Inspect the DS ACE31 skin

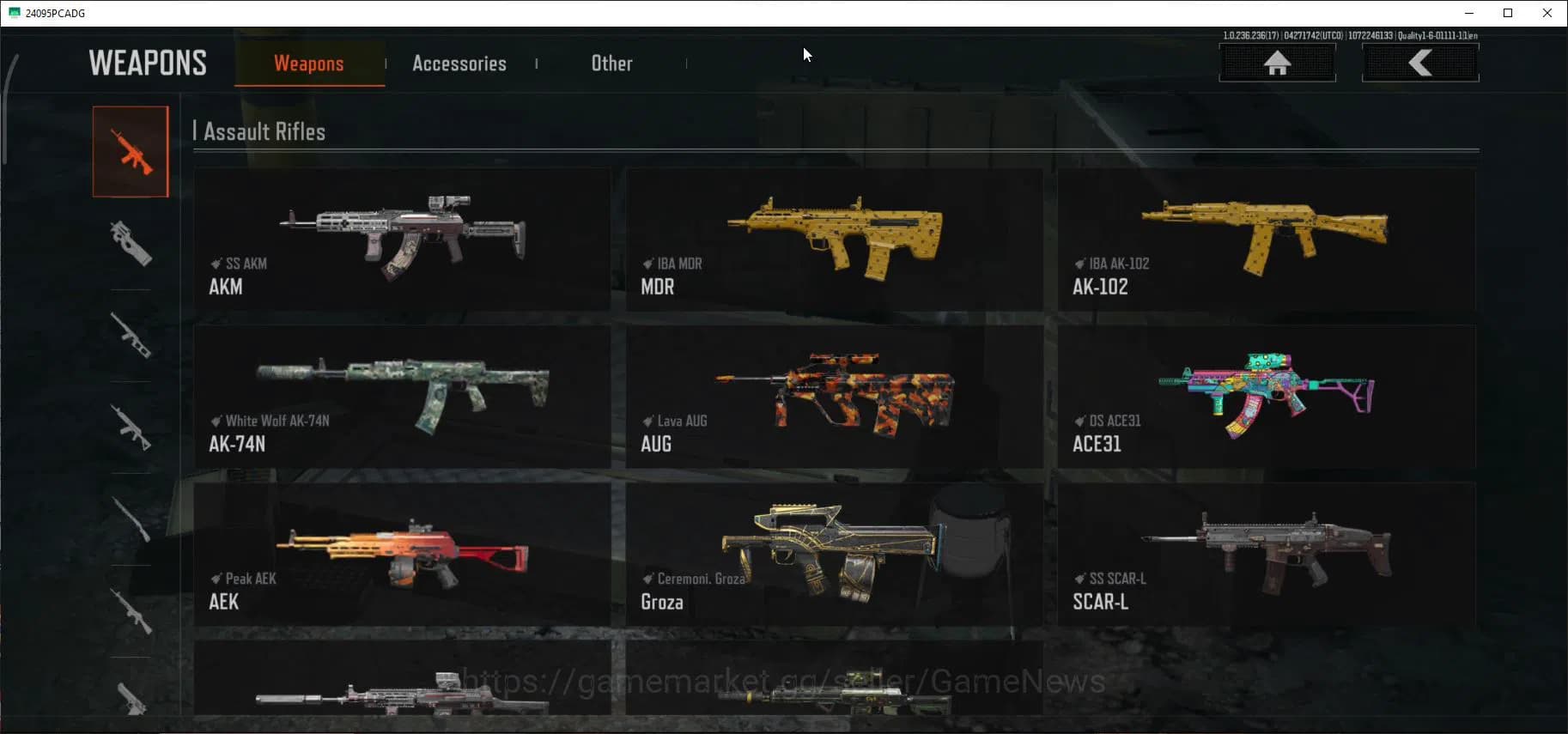pyautogui.click(x=1267, y=397)
